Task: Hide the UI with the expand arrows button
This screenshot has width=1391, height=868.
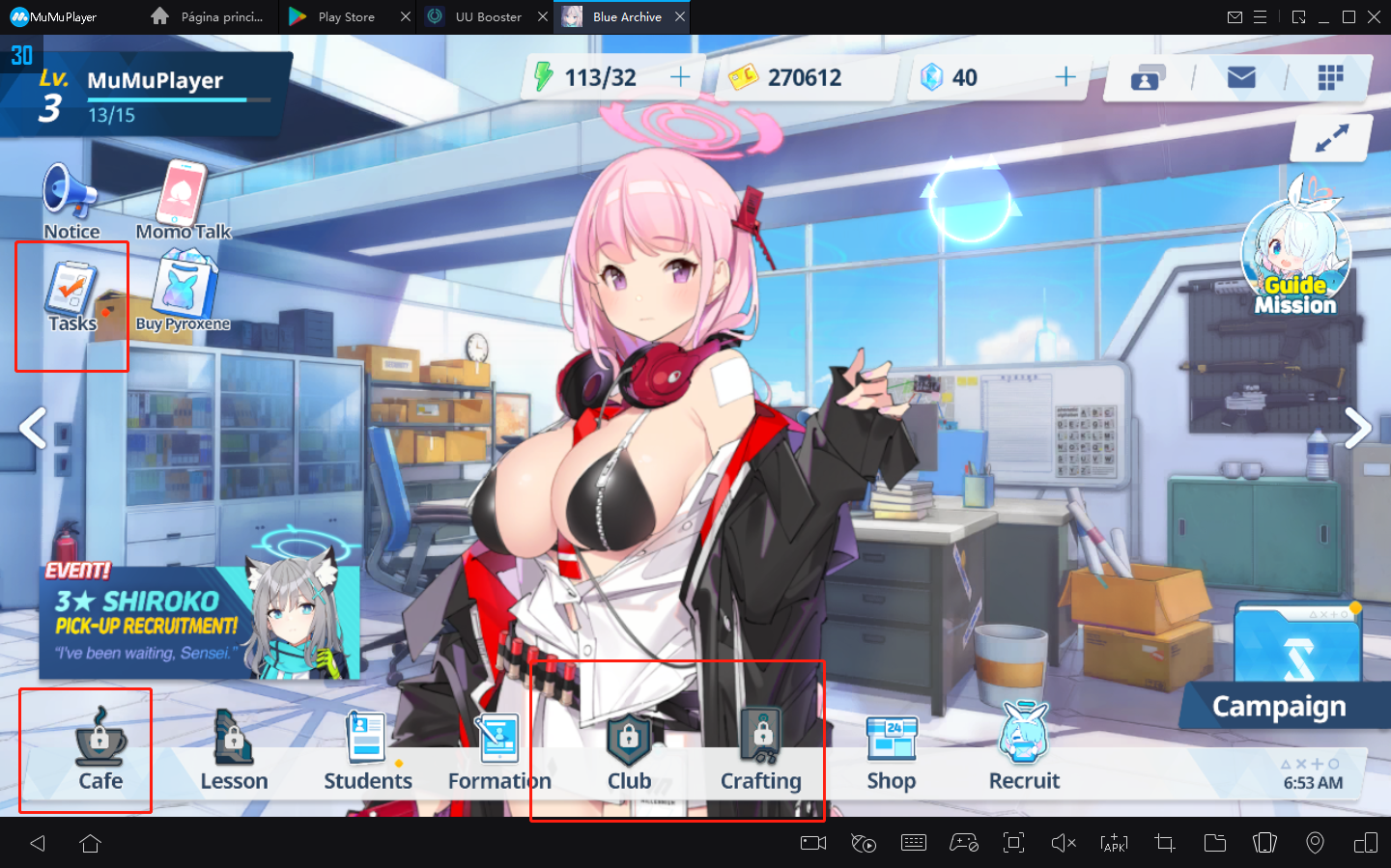Action: tap(1331, 139)
